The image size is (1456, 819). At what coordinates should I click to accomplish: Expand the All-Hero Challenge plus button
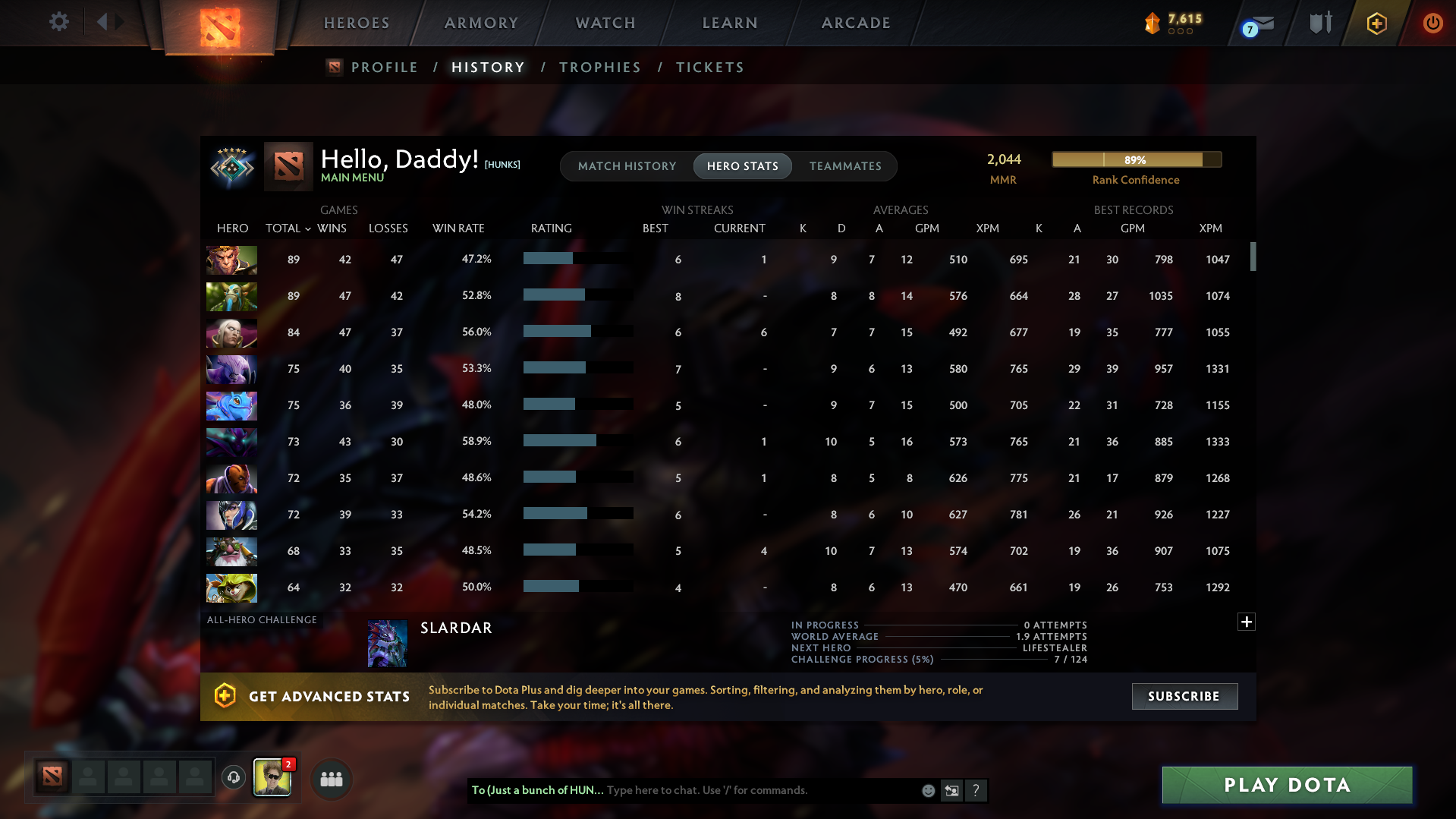tap(1246, 622)
